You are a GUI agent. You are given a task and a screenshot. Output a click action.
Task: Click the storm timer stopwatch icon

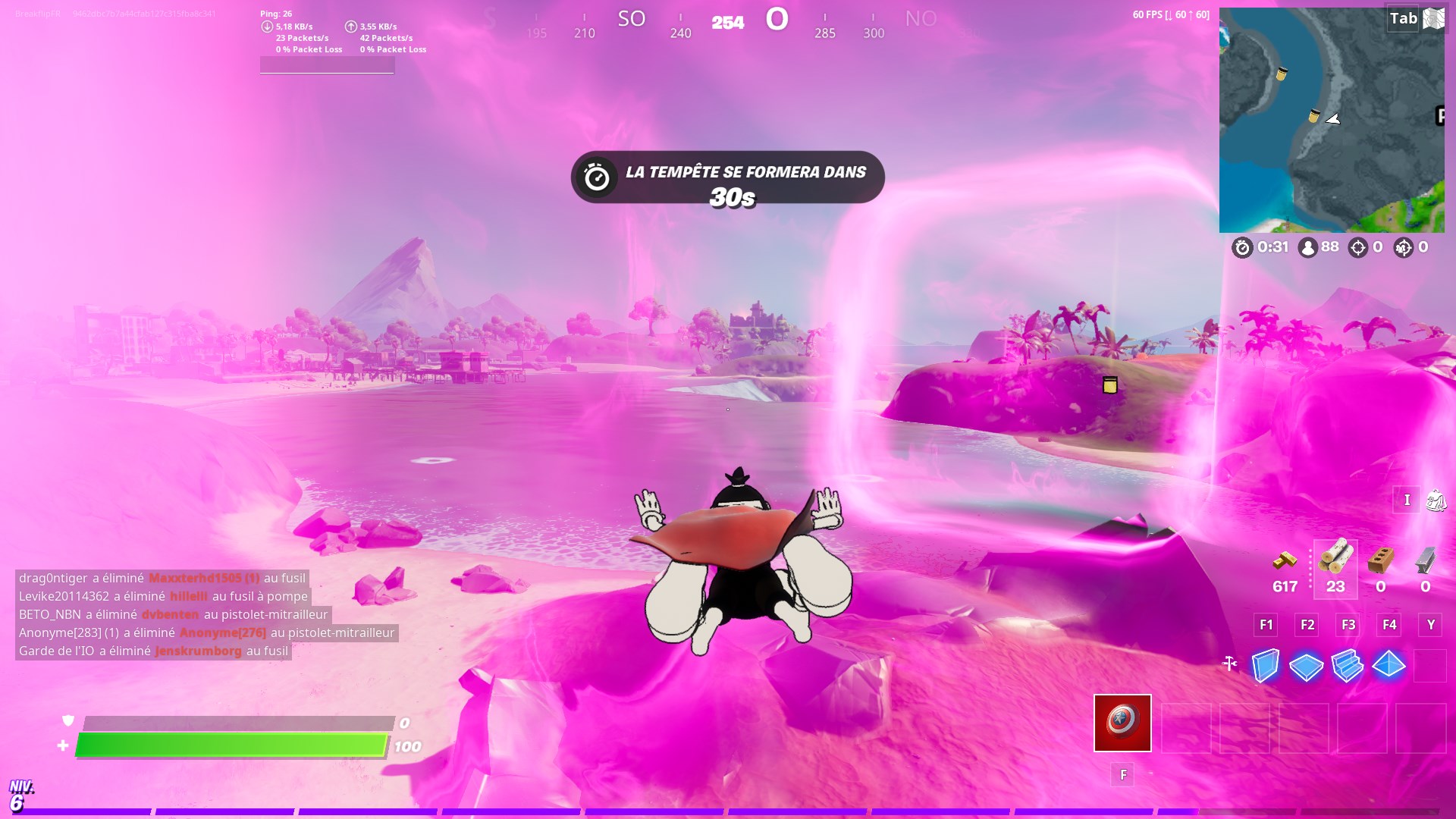coord(1243,246)
